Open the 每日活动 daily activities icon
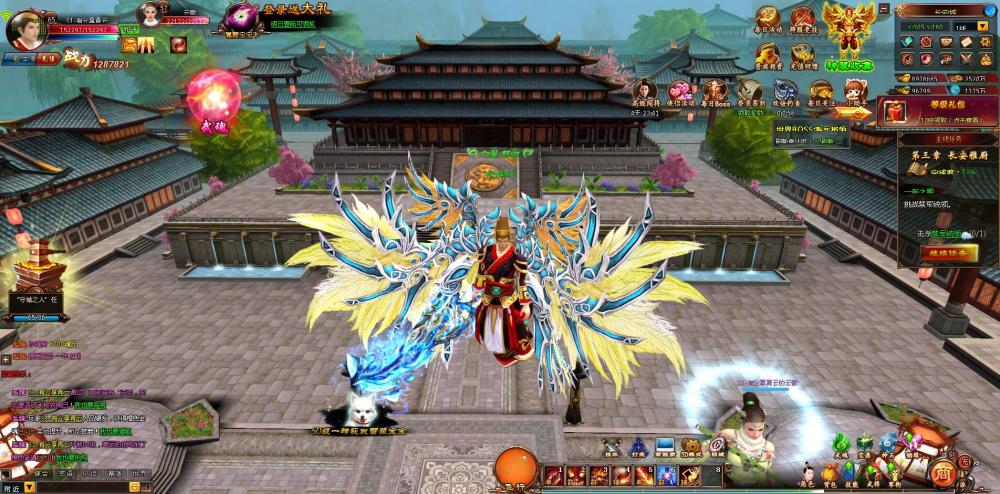 tap(768, 19)
